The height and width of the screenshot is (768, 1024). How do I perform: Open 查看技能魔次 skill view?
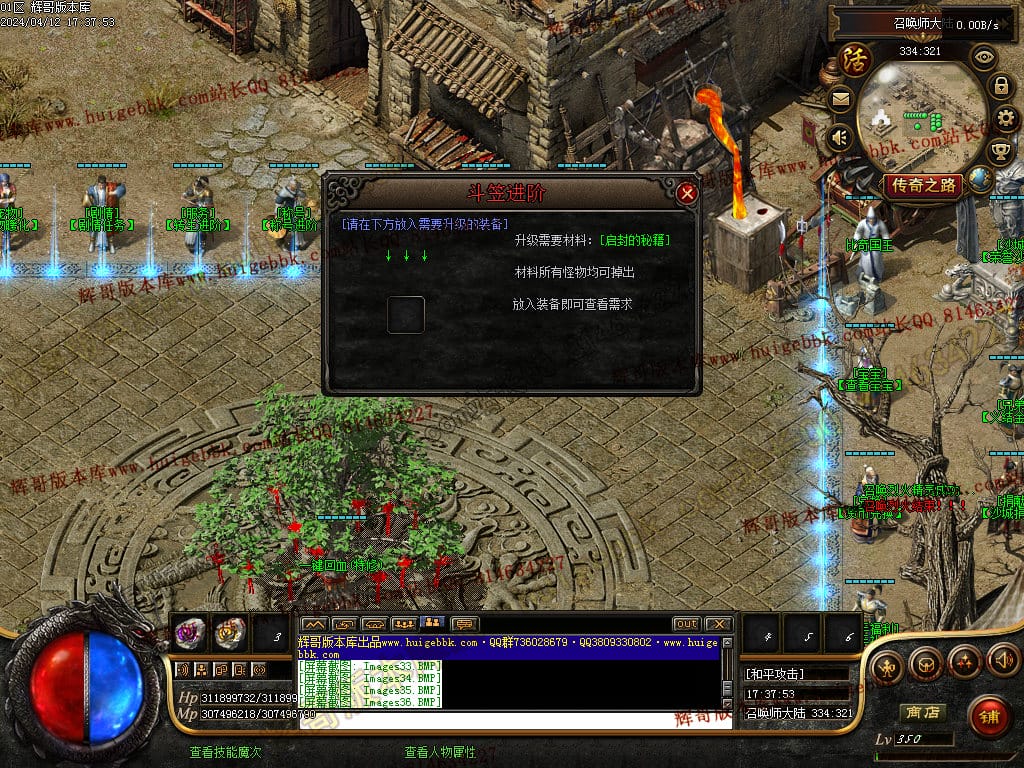226,752
